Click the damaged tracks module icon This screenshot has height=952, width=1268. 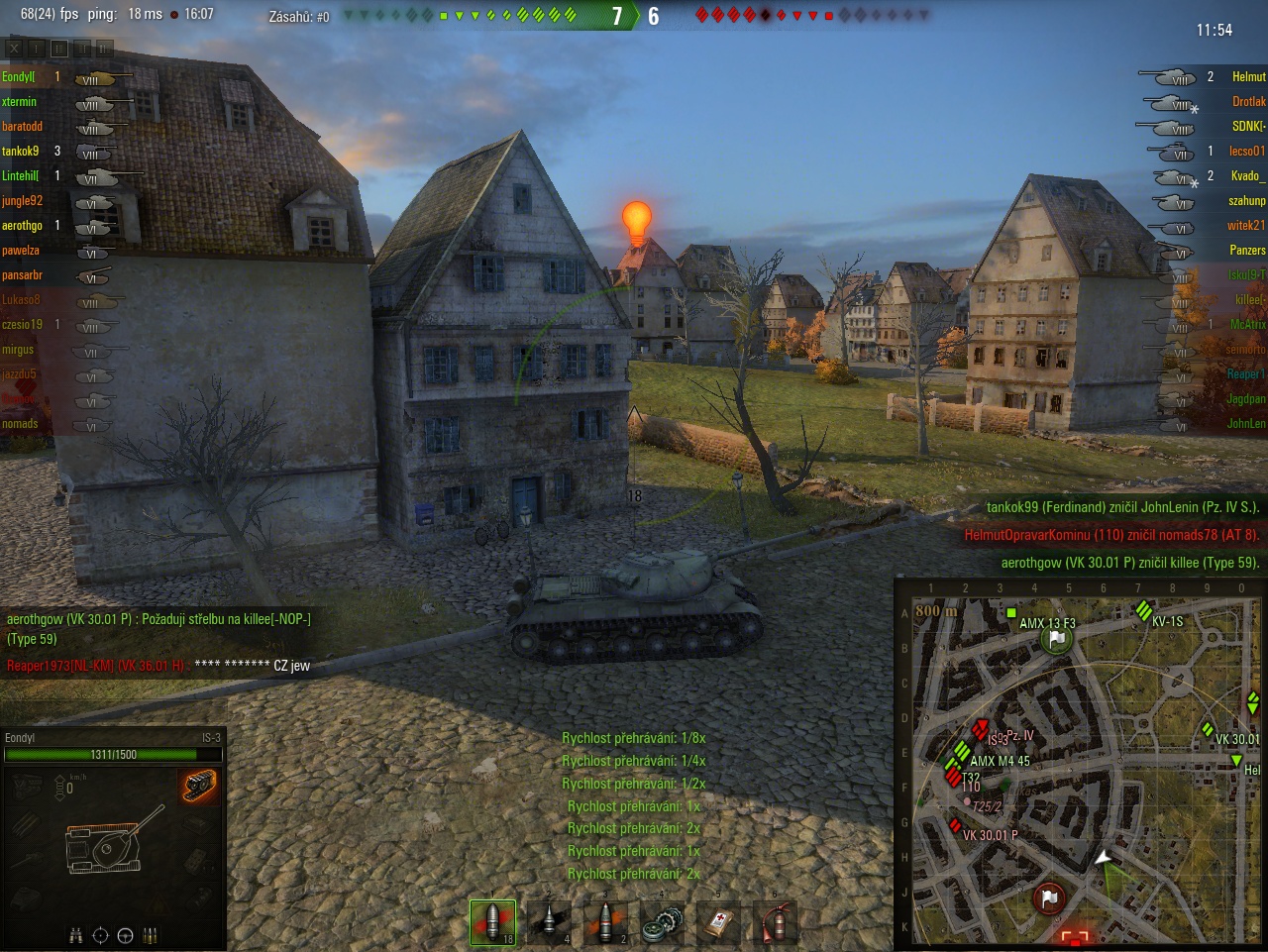(198, 786)
